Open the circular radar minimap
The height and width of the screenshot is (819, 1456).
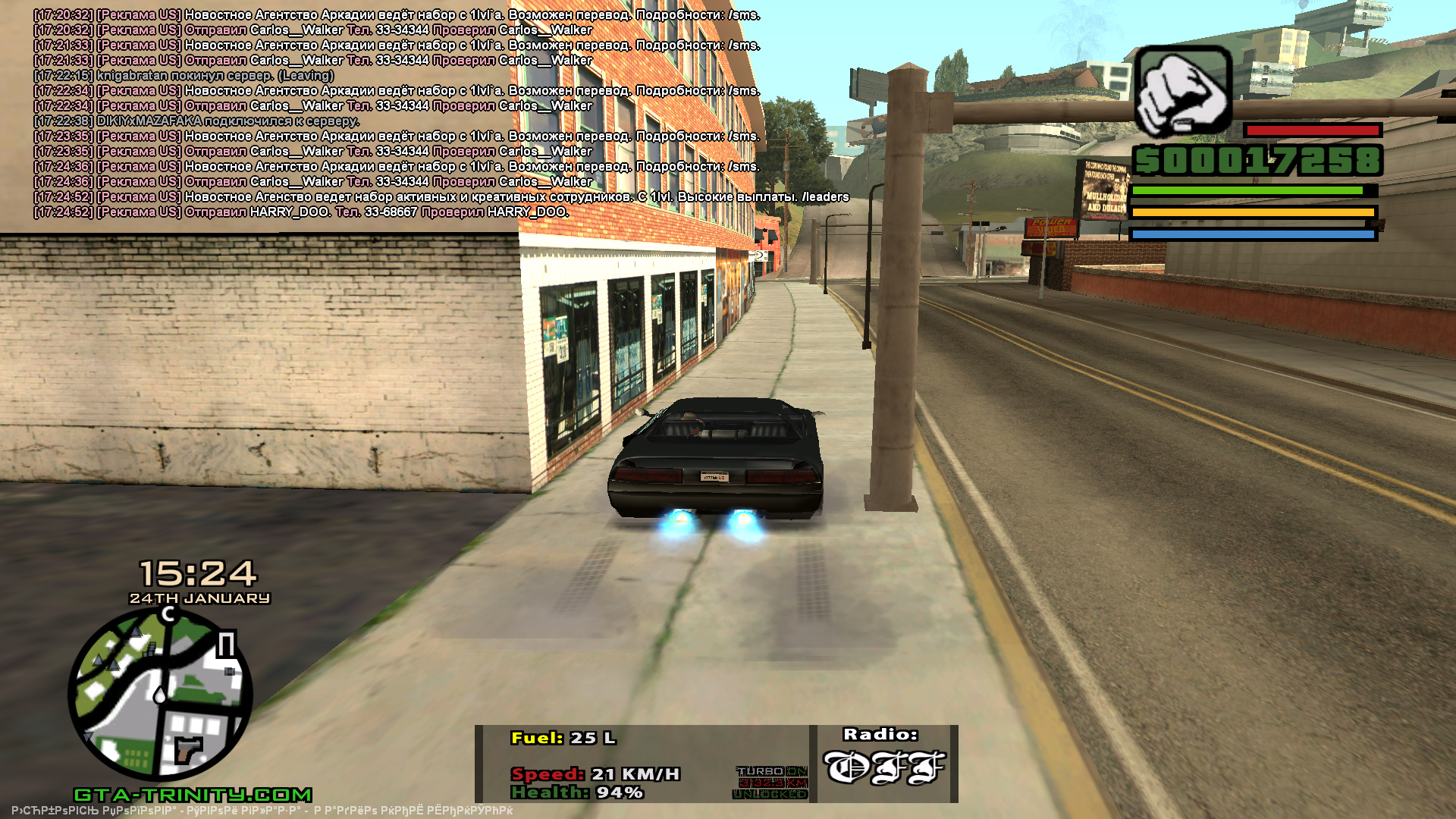[x=160, y=694]
